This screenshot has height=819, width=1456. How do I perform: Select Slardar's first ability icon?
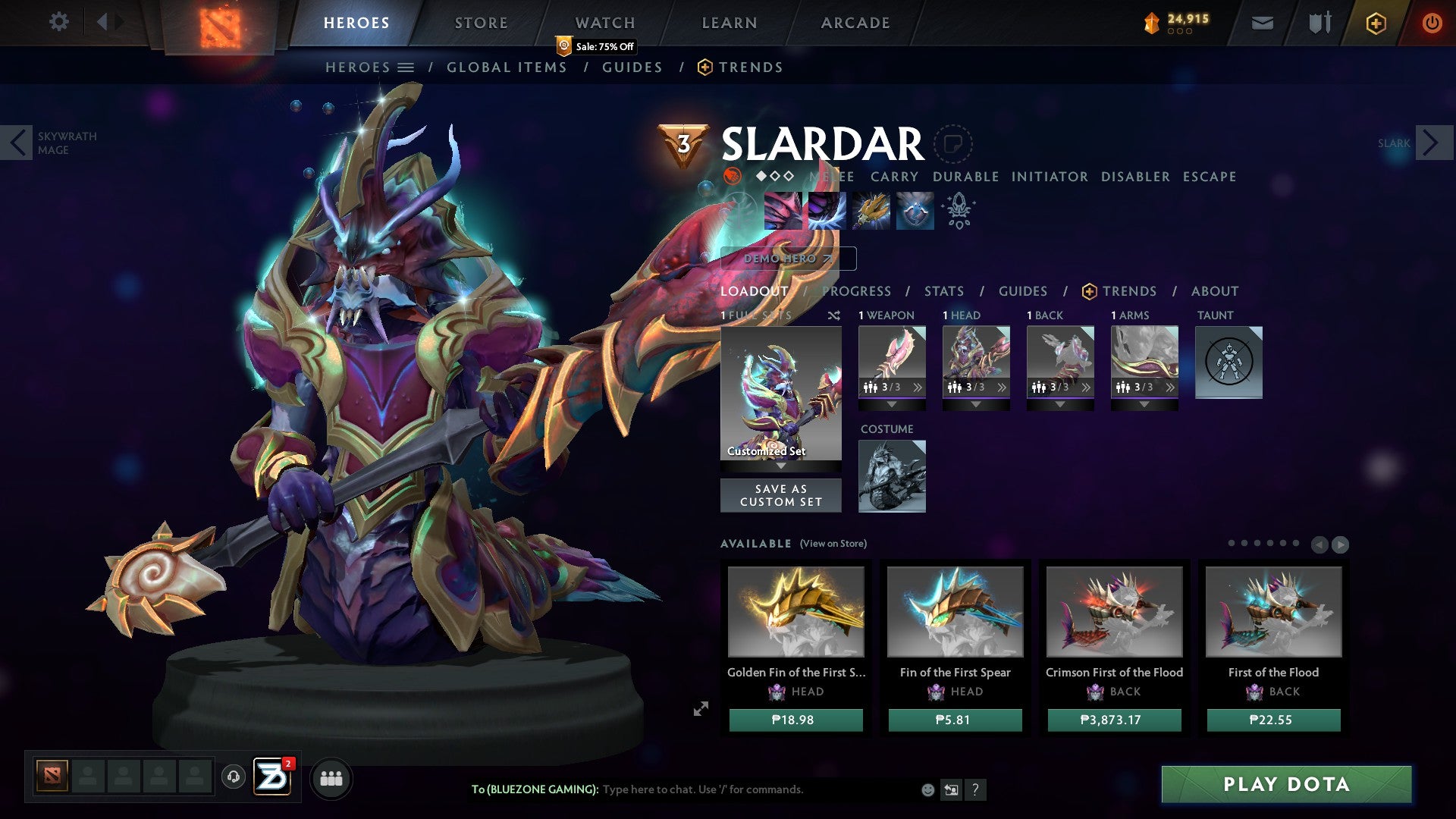pos(784,211)
